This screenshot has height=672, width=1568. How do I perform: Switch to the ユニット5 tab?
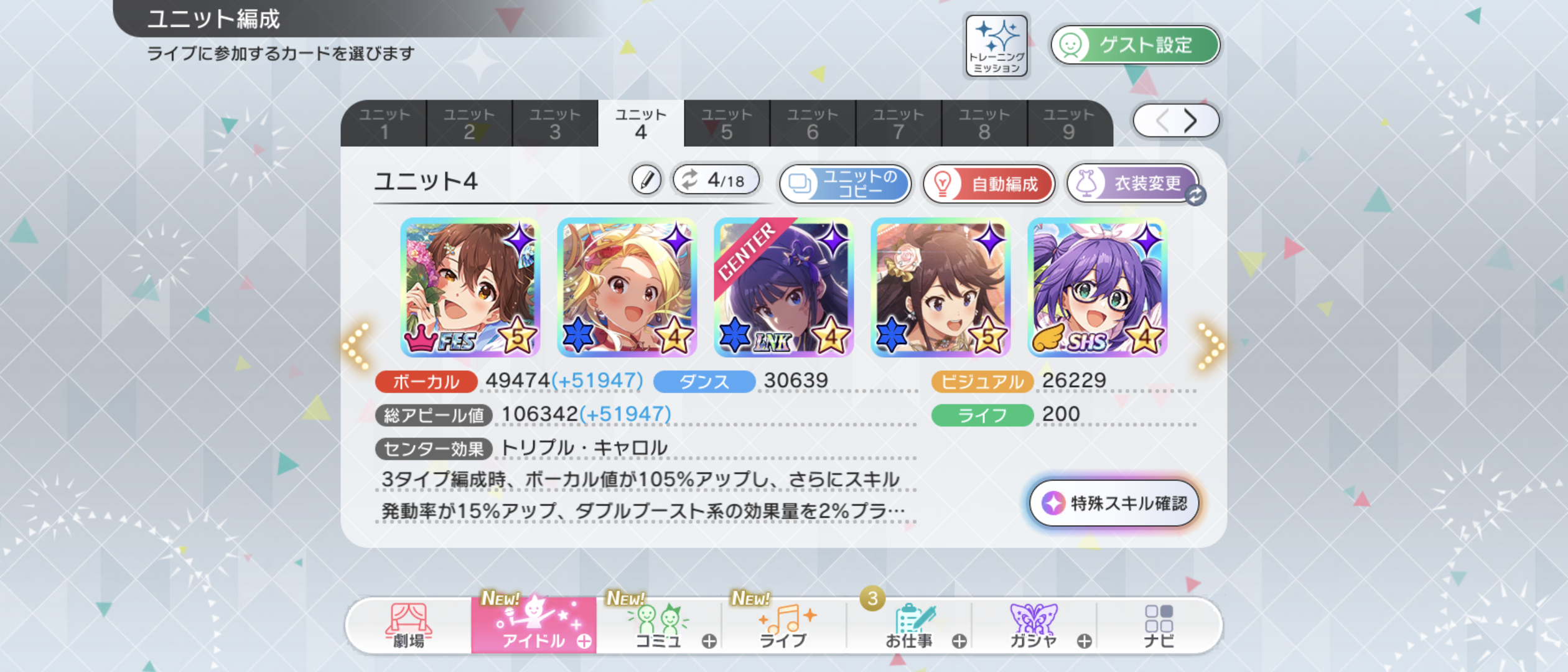pyautogui.click(x=726, y=123)
